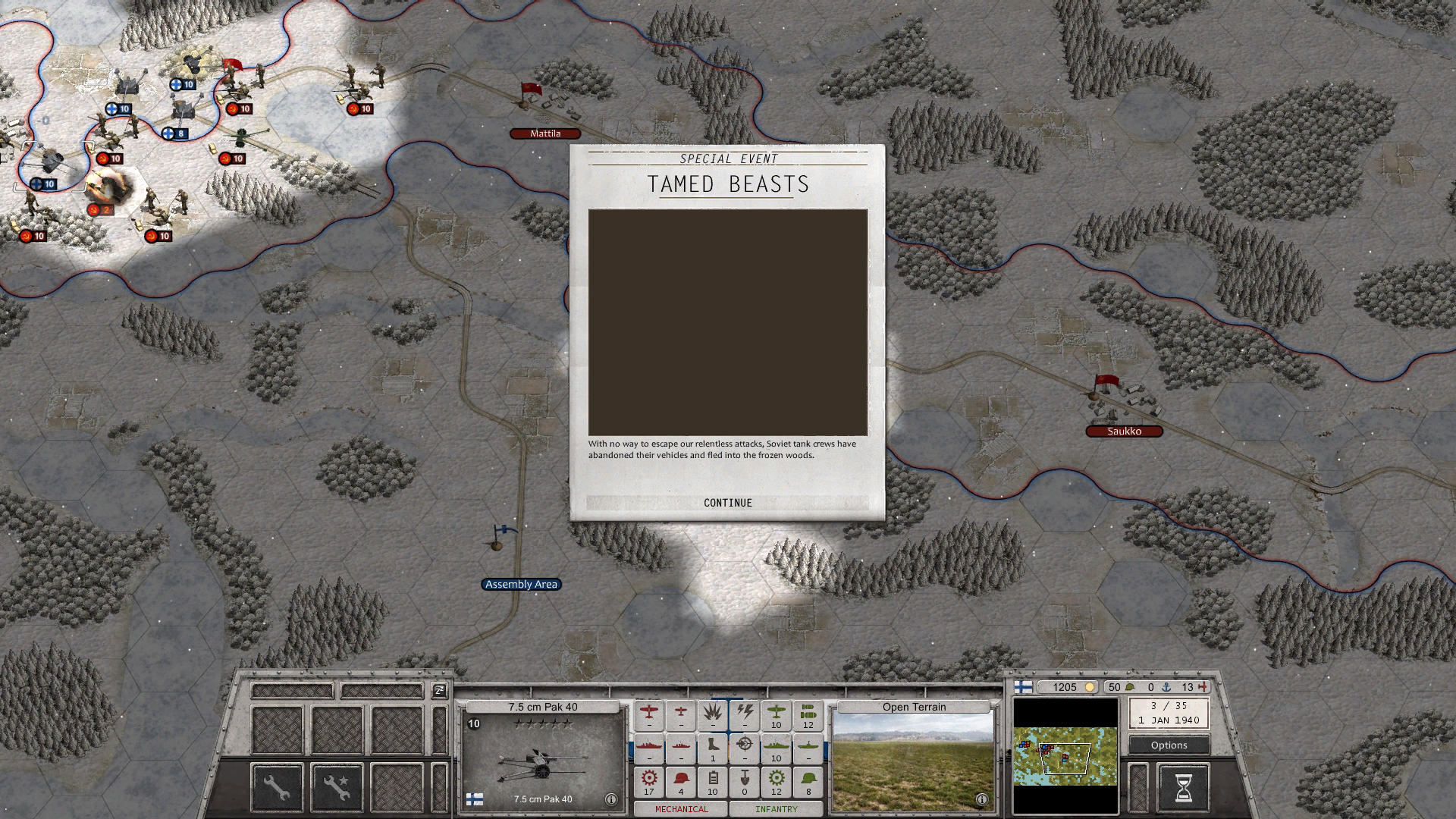The height and width of the screenshot is (819, 1456).
Task: Open the Options menu
Action: coord(1168,745)
